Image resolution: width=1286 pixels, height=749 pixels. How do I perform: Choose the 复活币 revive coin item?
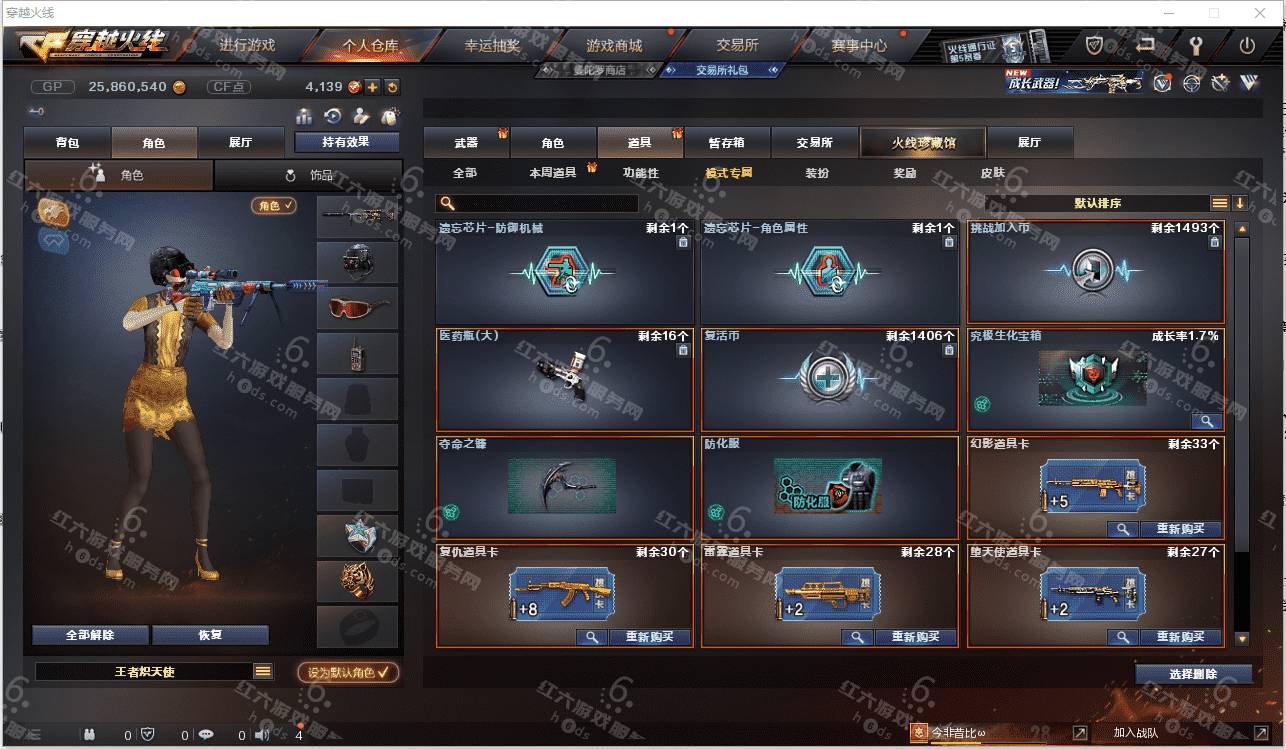click(x=829, y=380)
